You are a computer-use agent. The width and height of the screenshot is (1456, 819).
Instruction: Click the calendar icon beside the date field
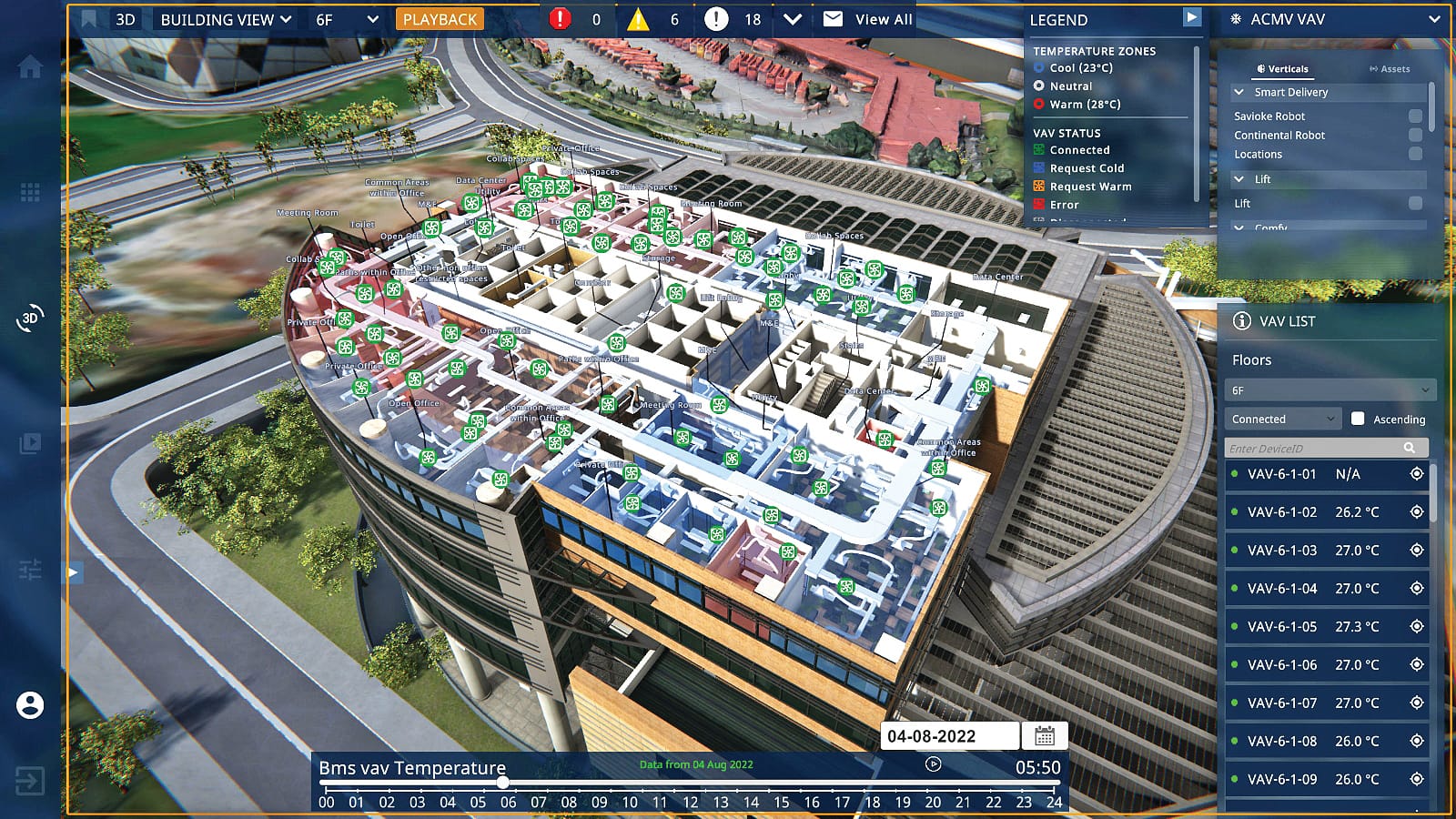click(x=1046, y=736)
